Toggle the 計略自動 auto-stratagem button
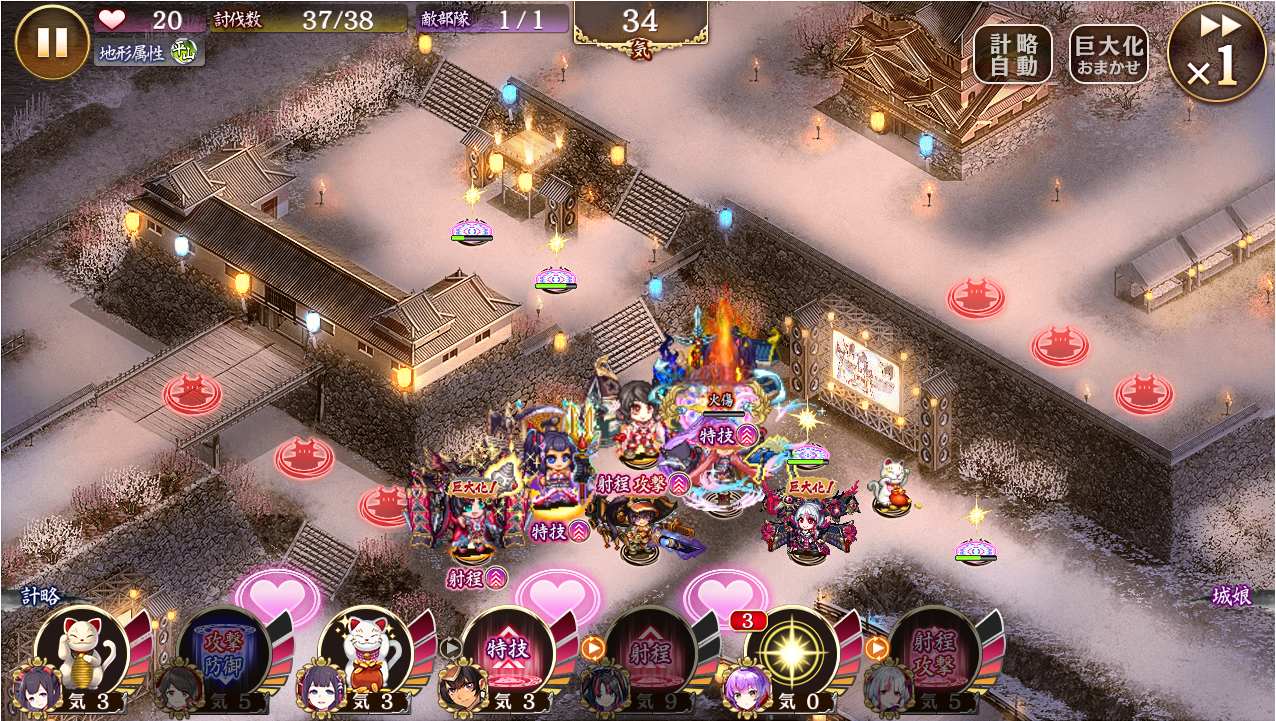 [1013, 55]
